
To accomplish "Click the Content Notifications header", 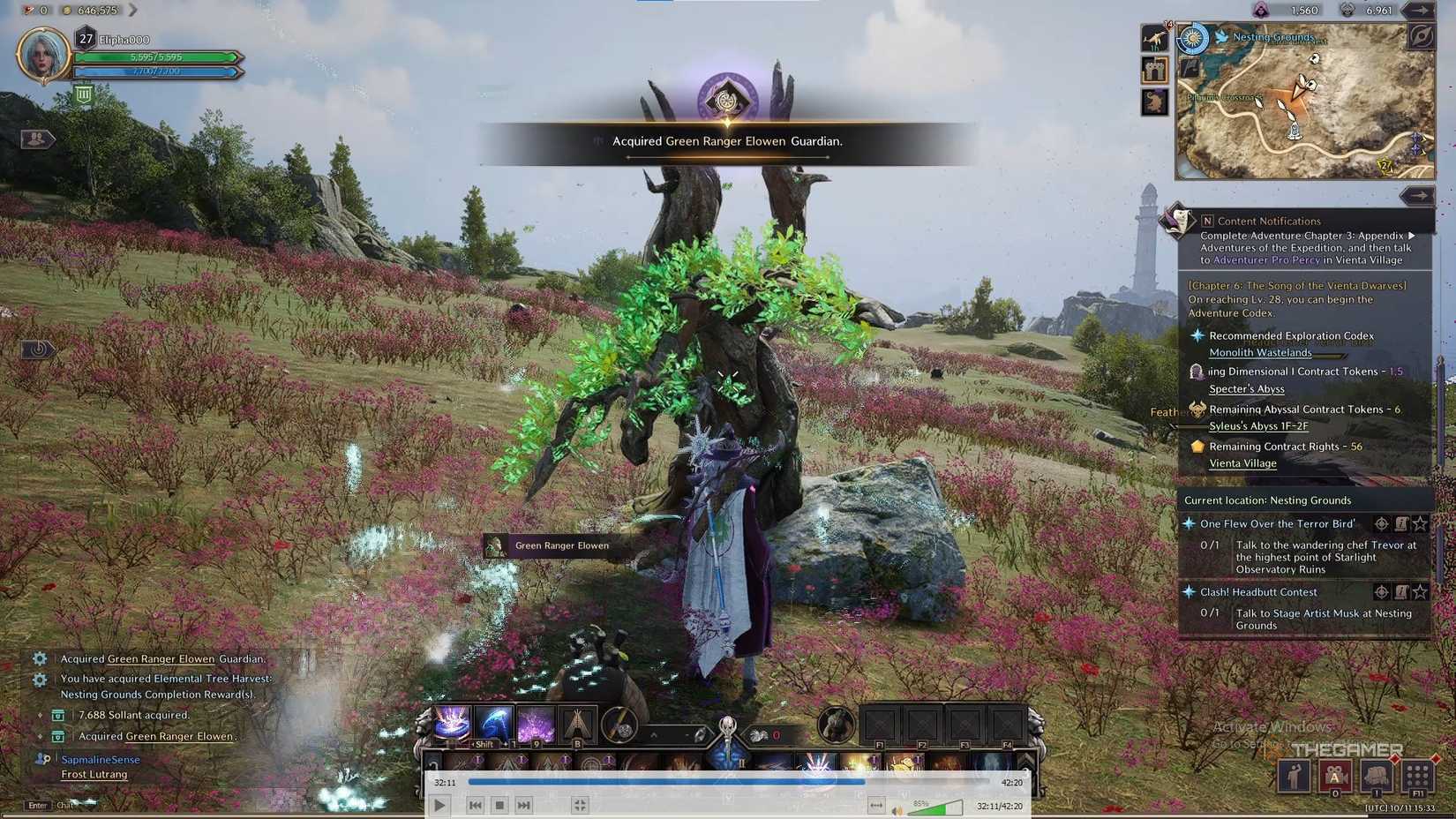I will 1268,221.
